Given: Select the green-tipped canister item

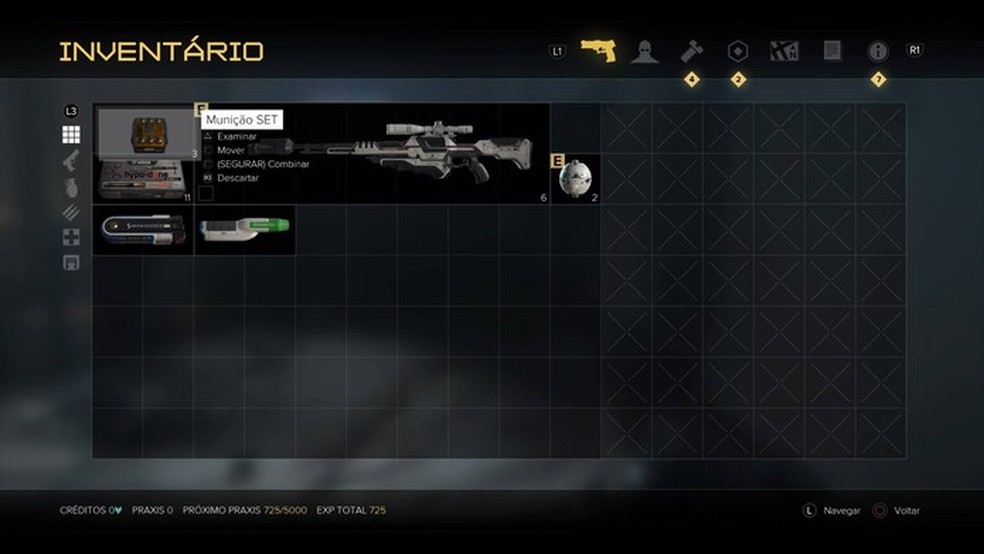Looking at the screenshot, I should tap(244, 230).
